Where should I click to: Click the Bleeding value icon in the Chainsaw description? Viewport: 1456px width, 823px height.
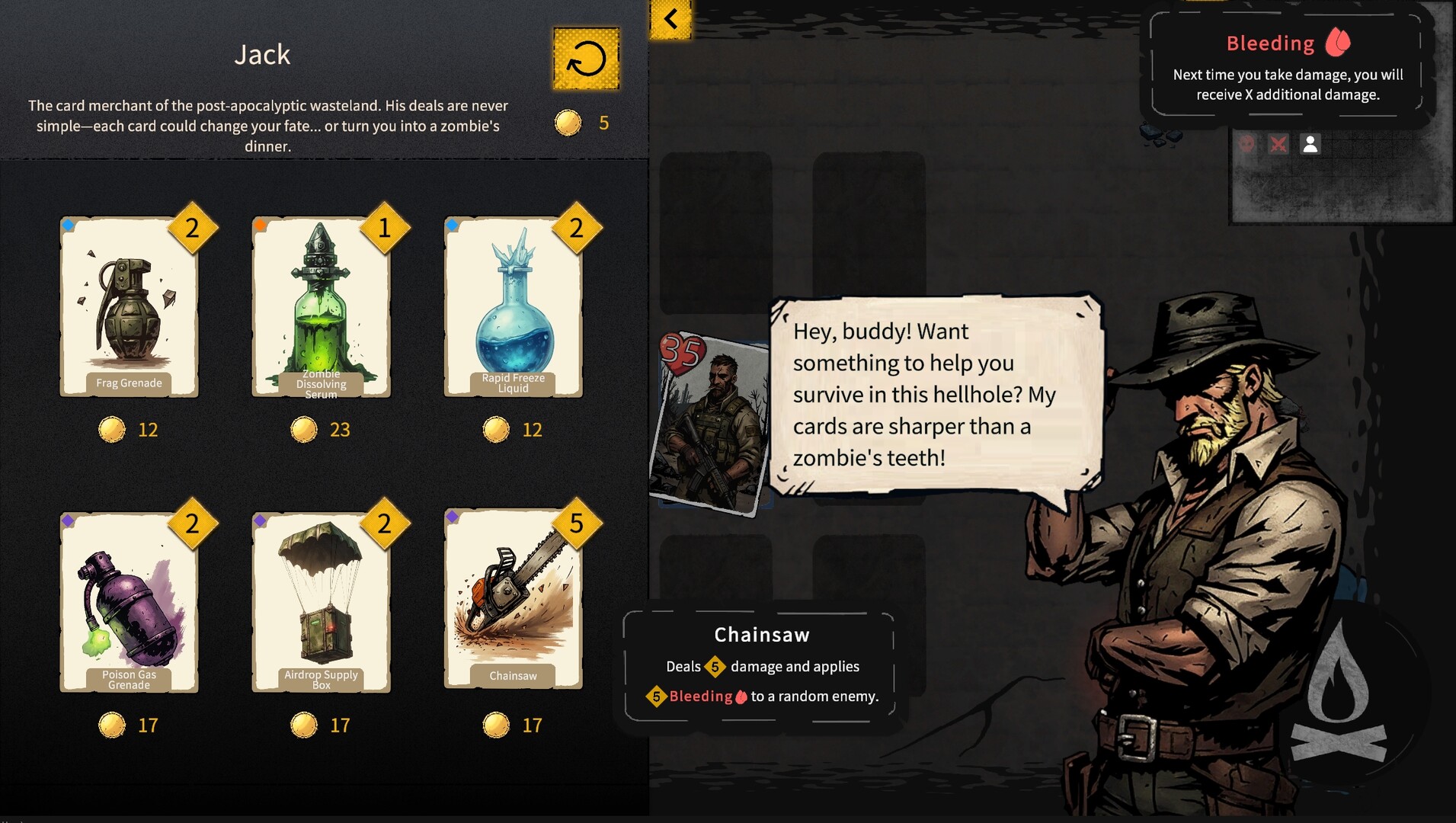(655, 696)
